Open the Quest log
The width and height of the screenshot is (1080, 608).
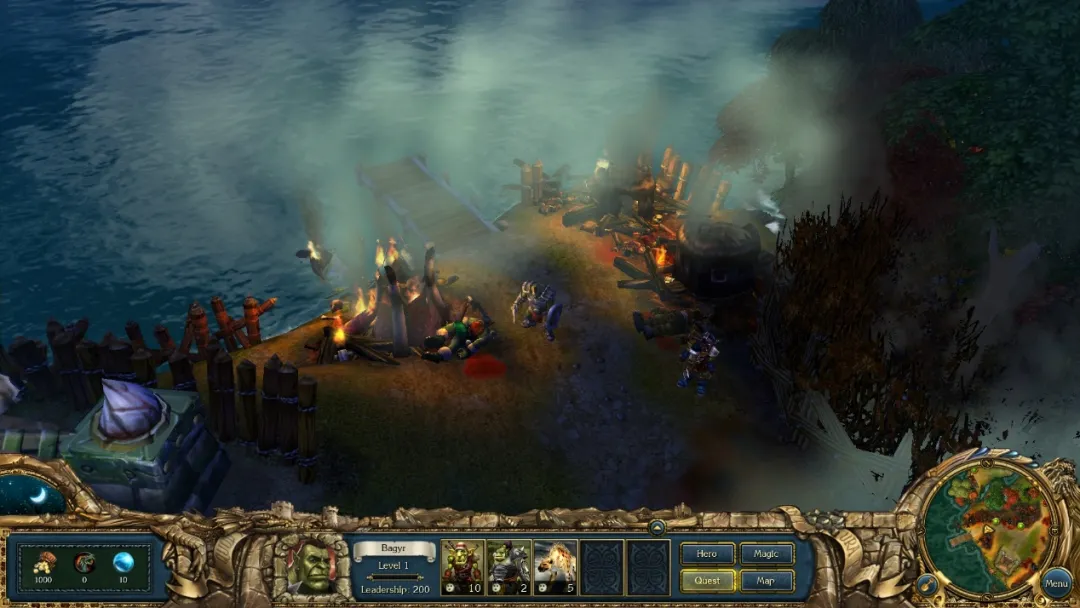pyautogui.click(x=708, y=580)
